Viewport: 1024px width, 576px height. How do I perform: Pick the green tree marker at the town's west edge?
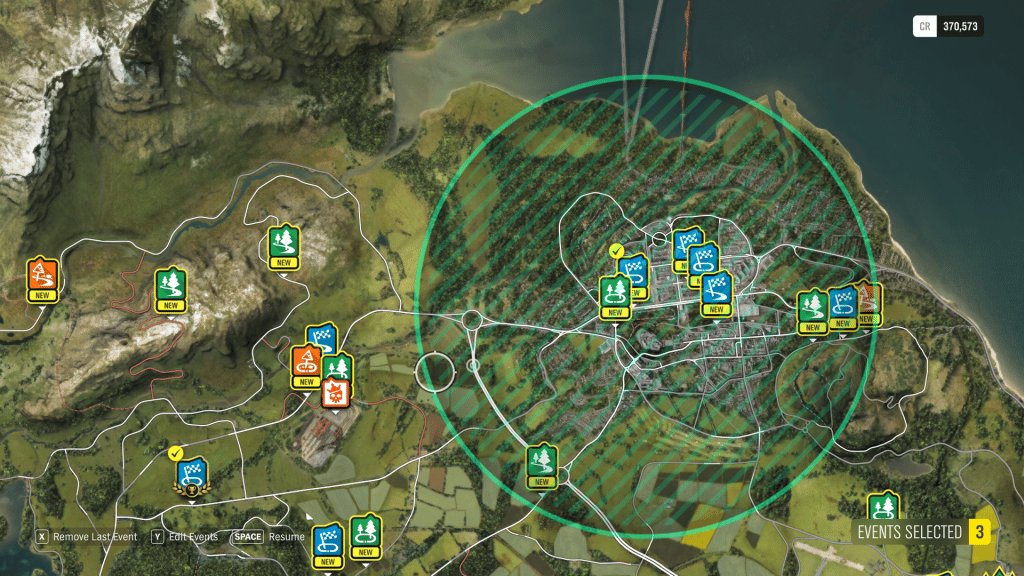click(614, 295)
